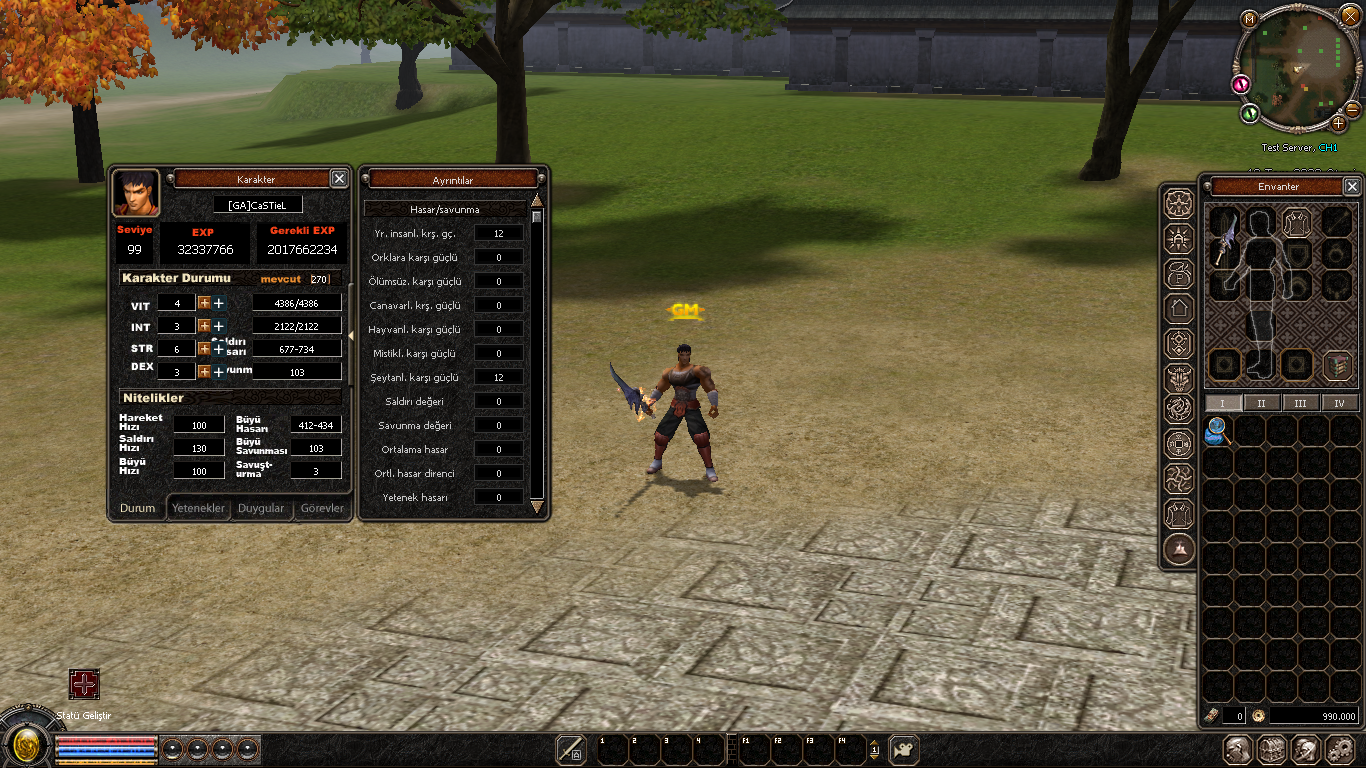Switch to inventory page II
Screen dimensions: 1366x768
[x=1261, y=403]
